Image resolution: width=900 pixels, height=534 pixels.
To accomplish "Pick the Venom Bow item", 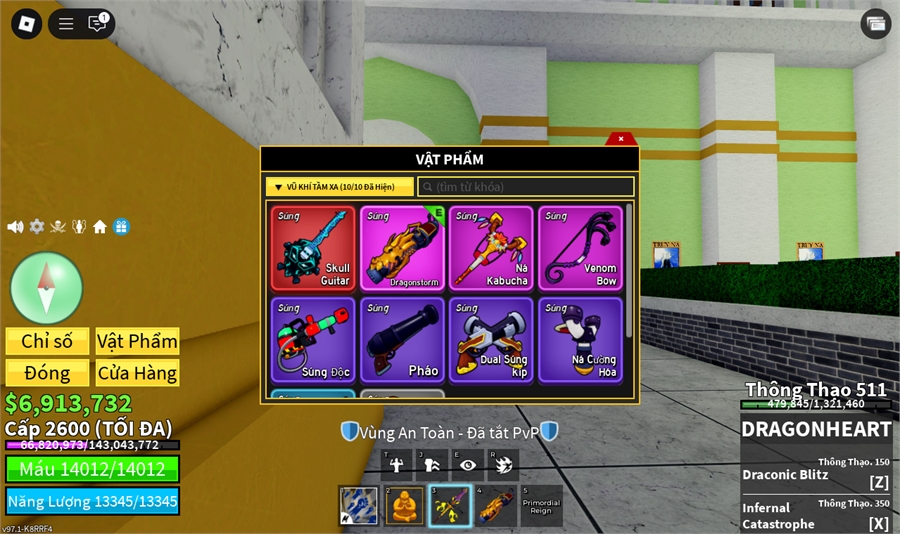I will 580,249.
